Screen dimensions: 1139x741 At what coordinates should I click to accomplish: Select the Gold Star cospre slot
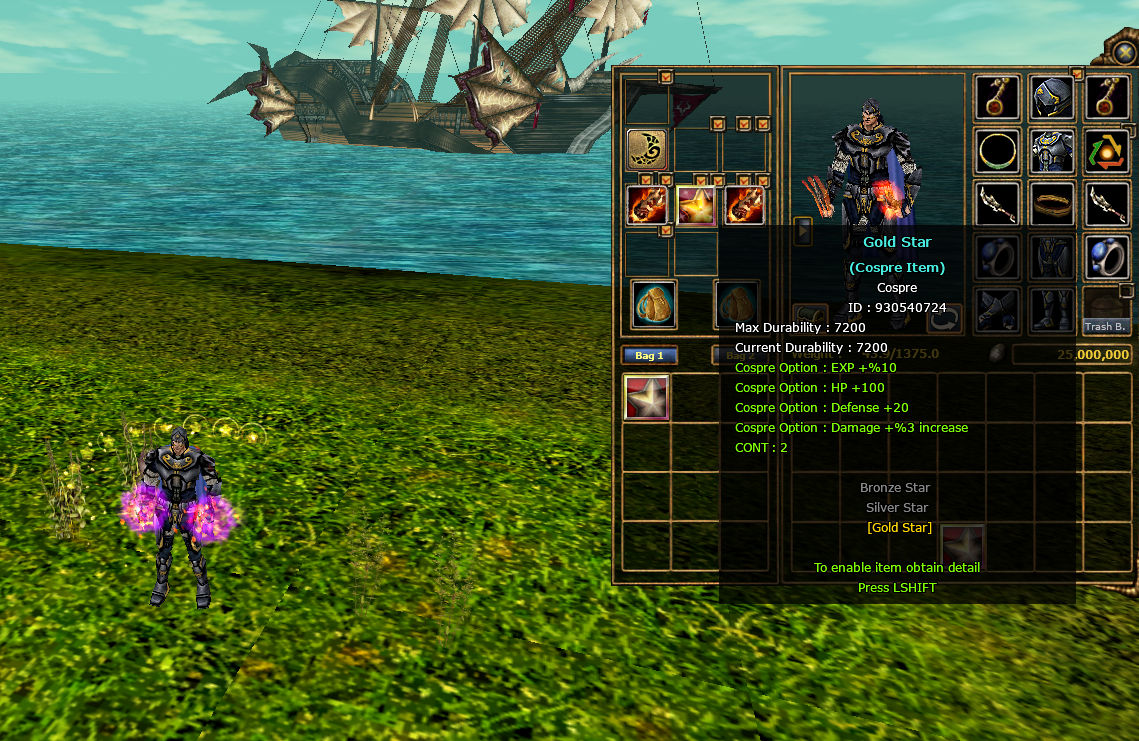[x=696, y=206]
